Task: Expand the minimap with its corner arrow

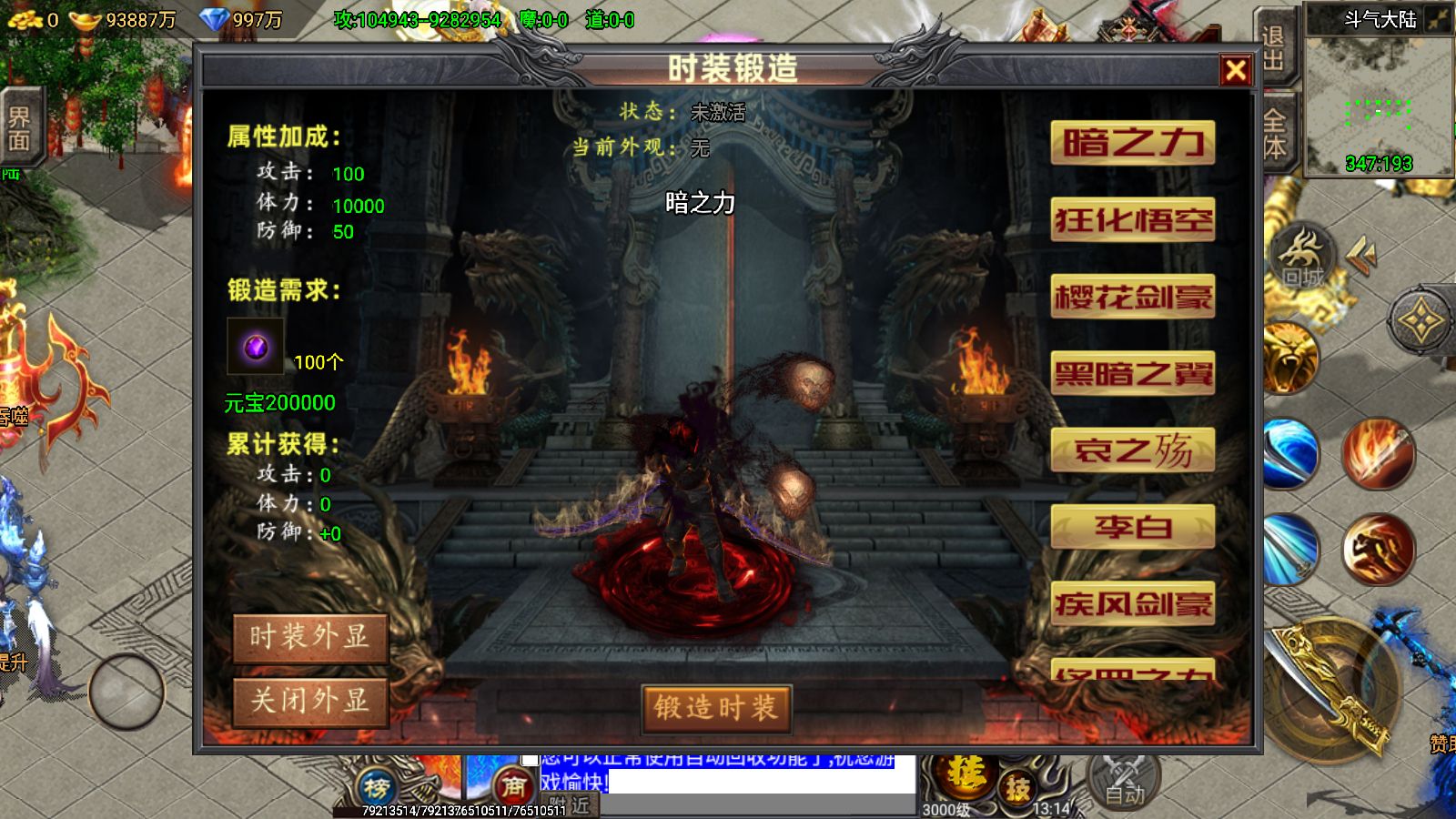Action: pos(1439,20)
